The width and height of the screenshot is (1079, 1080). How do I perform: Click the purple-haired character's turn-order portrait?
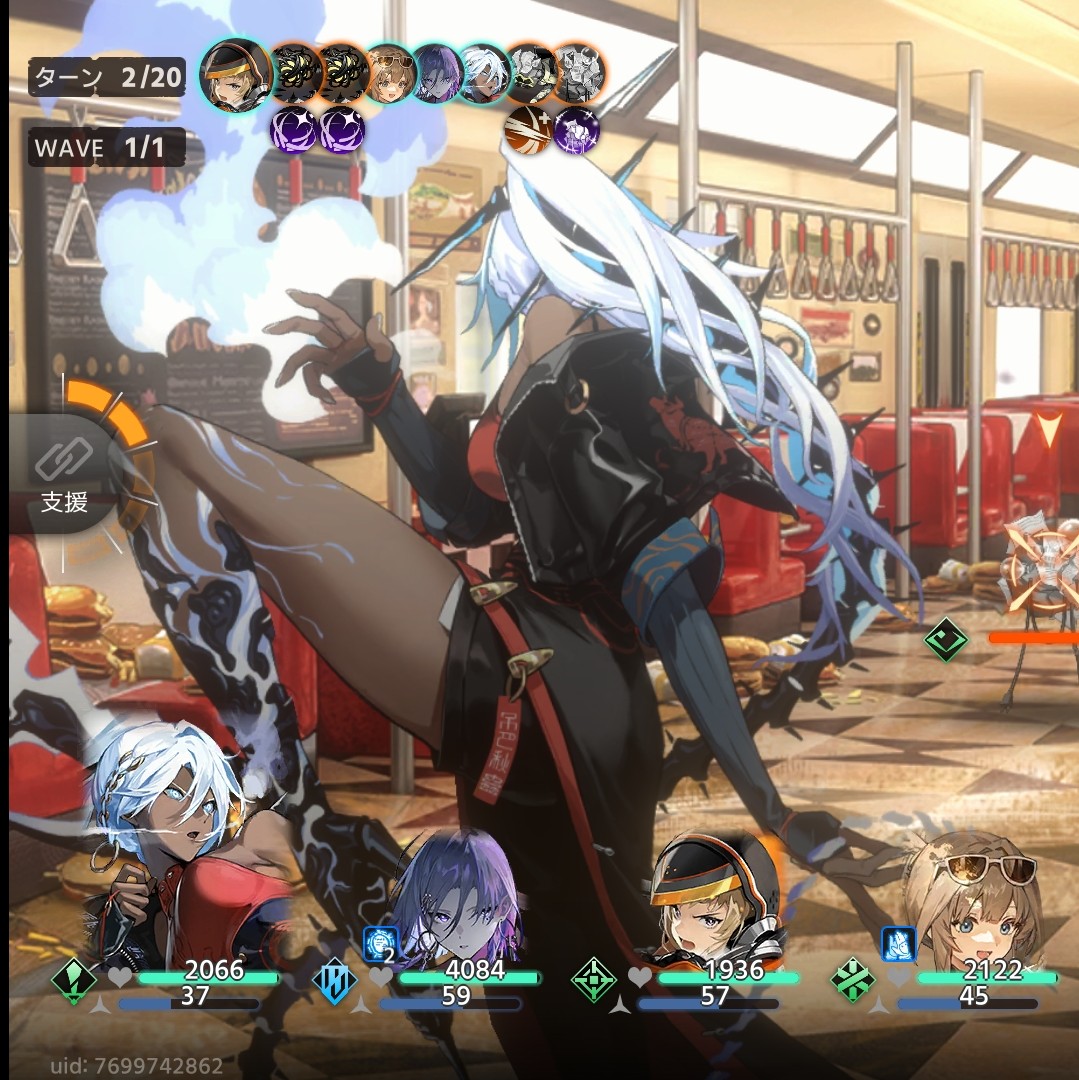pos(437,73)
